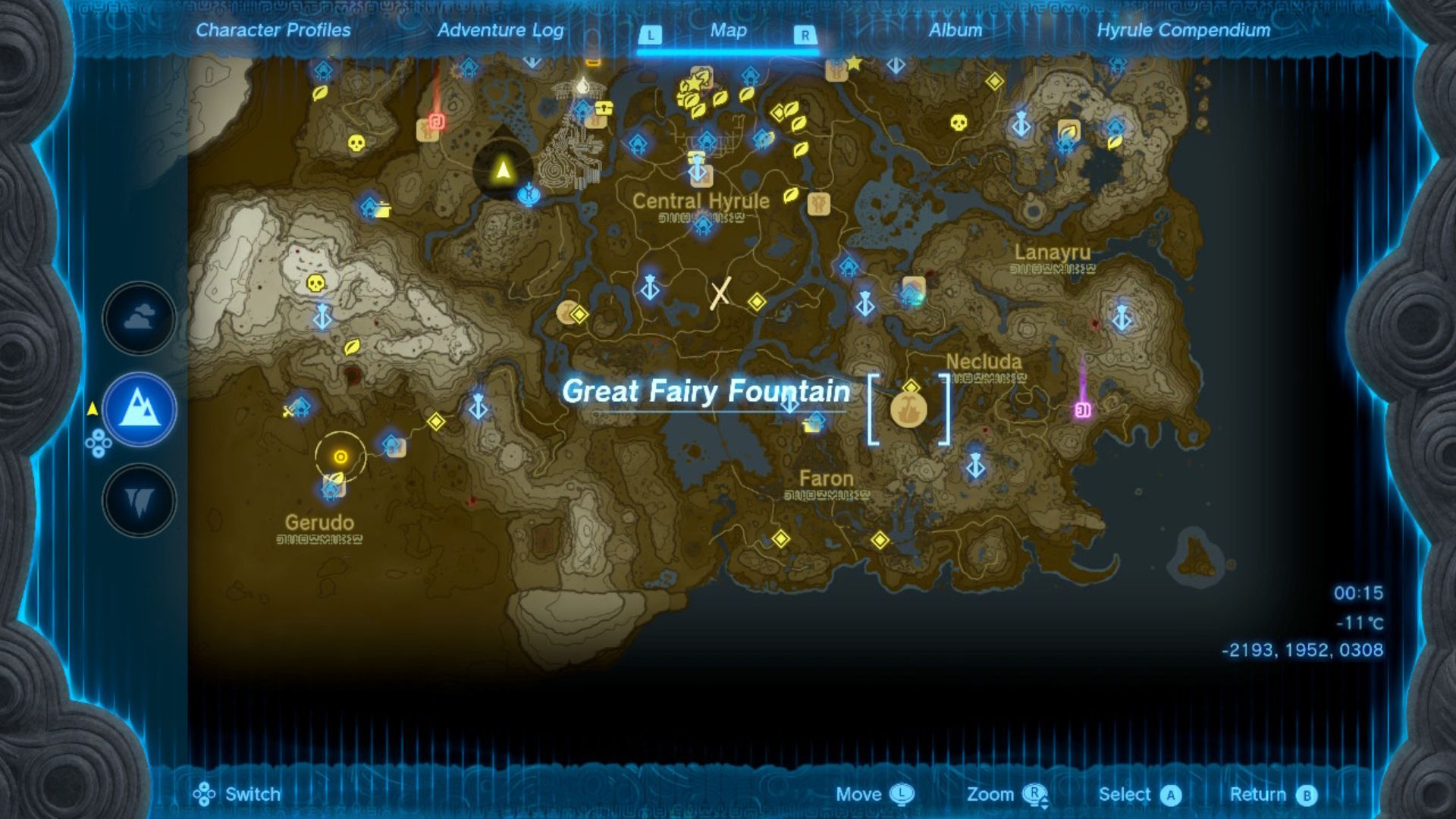Screen dimensions: 1456x819
Task: Switch to the Album tab
Action: pos(955,31)
